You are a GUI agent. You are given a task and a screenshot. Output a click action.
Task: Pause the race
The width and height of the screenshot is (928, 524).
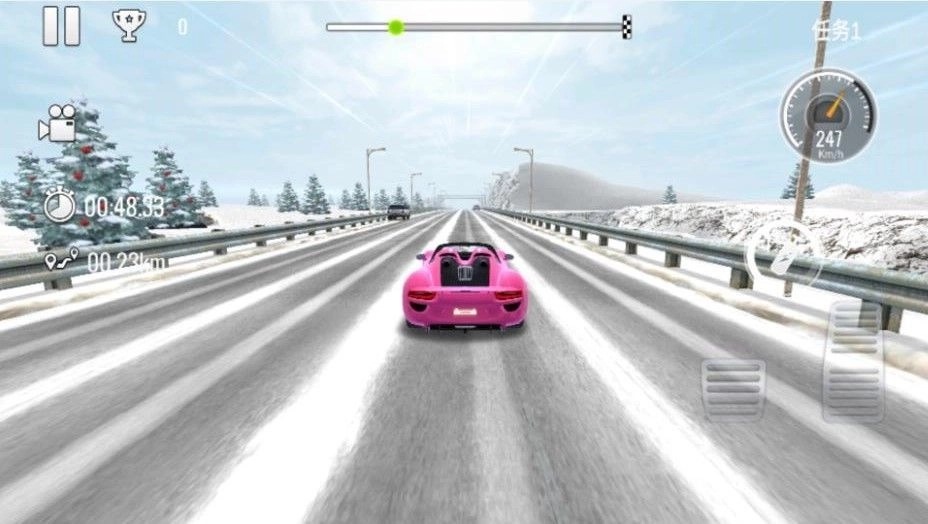point(61,26)
